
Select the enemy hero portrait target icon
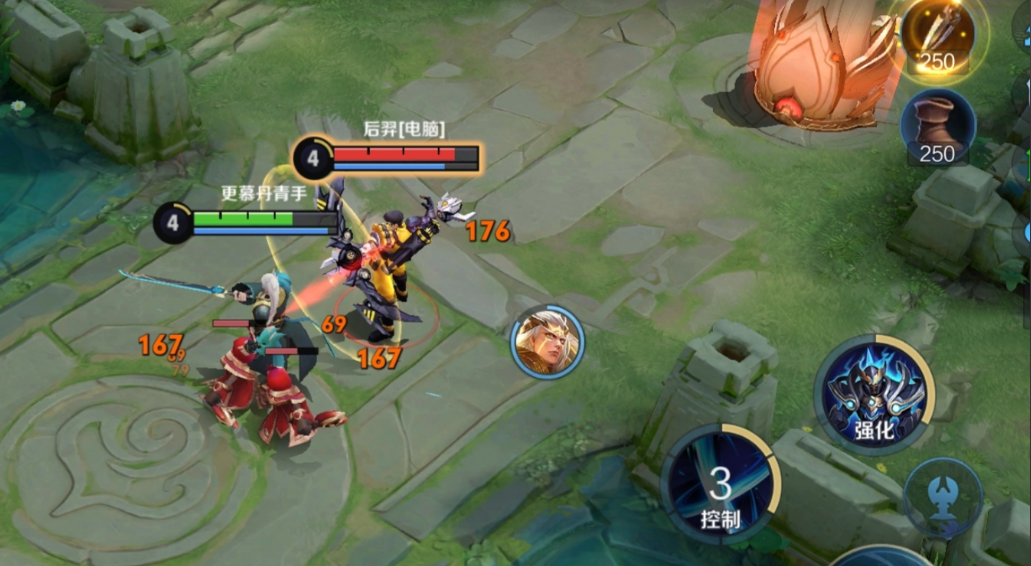[545, 341]
